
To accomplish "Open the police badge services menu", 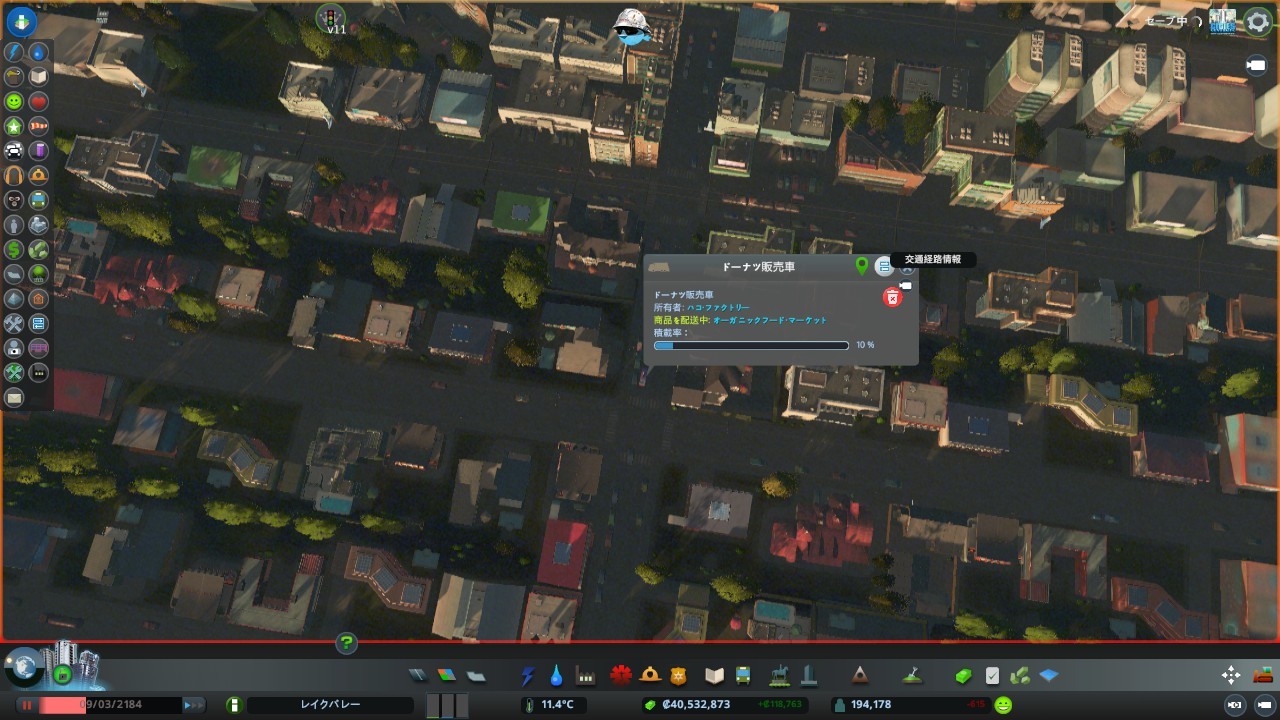I will [x=679, y=675].
